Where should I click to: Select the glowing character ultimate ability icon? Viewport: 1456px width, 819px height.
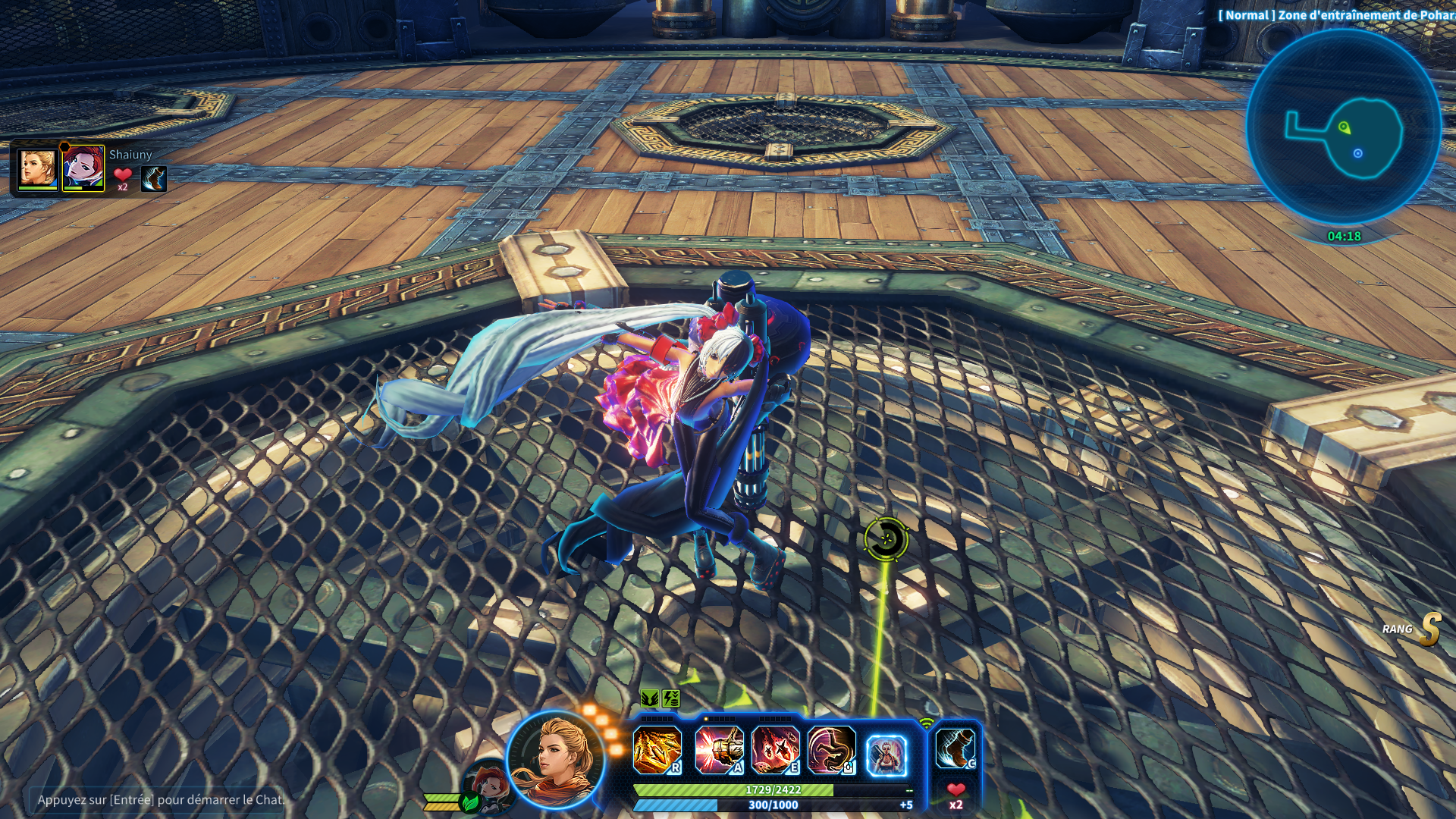pos(886,755)
